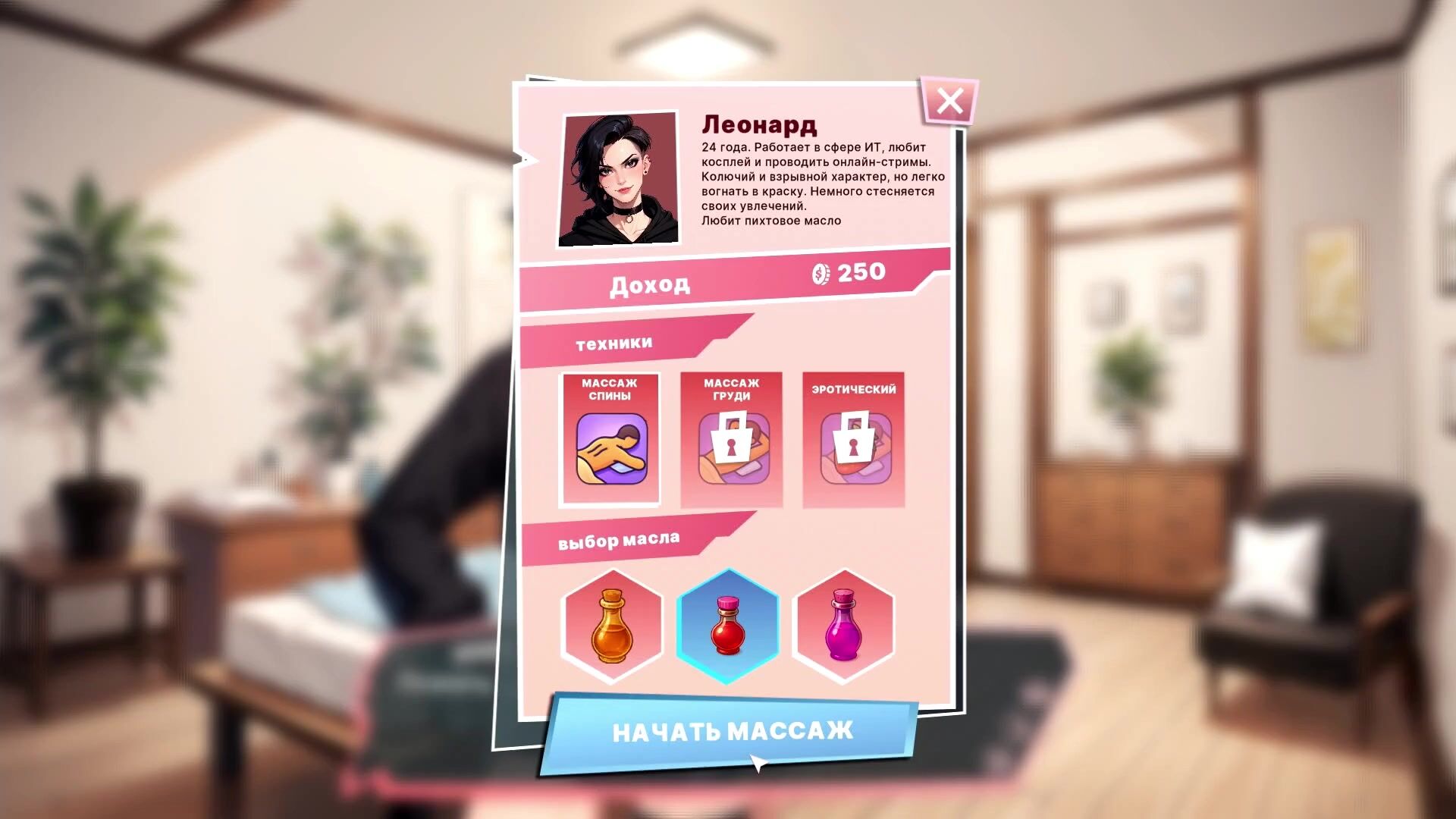Viewport: 1456px width, 819px height.
Task: Click Леонард's portrait thumbnail
Action: tap(618, 180)
